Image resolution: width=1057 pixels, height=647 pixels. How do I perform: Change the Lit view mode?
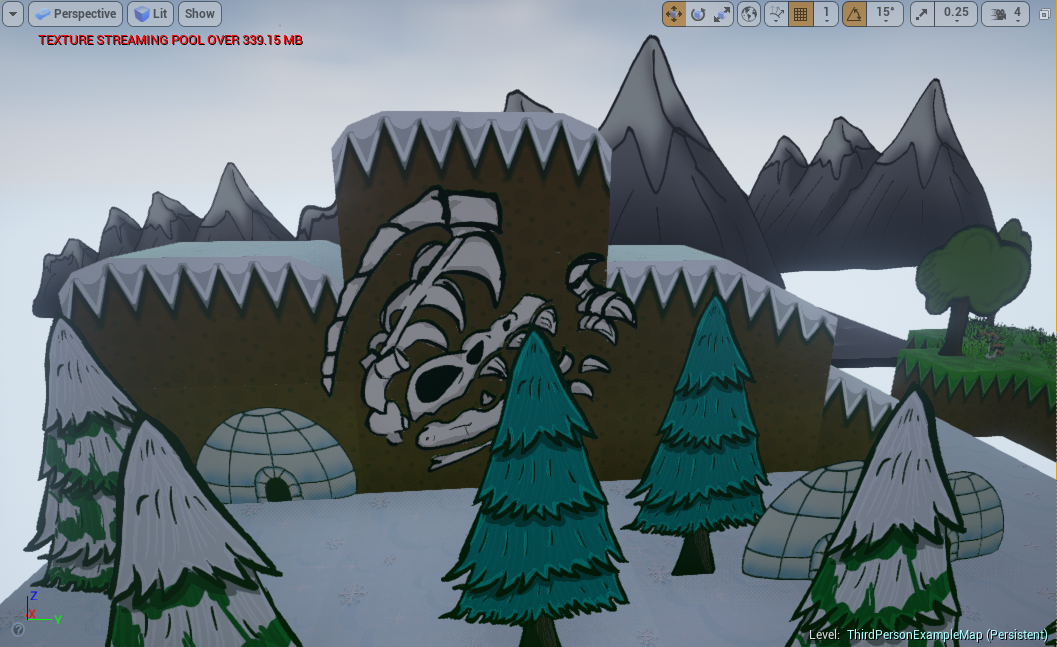click(x=150, y=14)
